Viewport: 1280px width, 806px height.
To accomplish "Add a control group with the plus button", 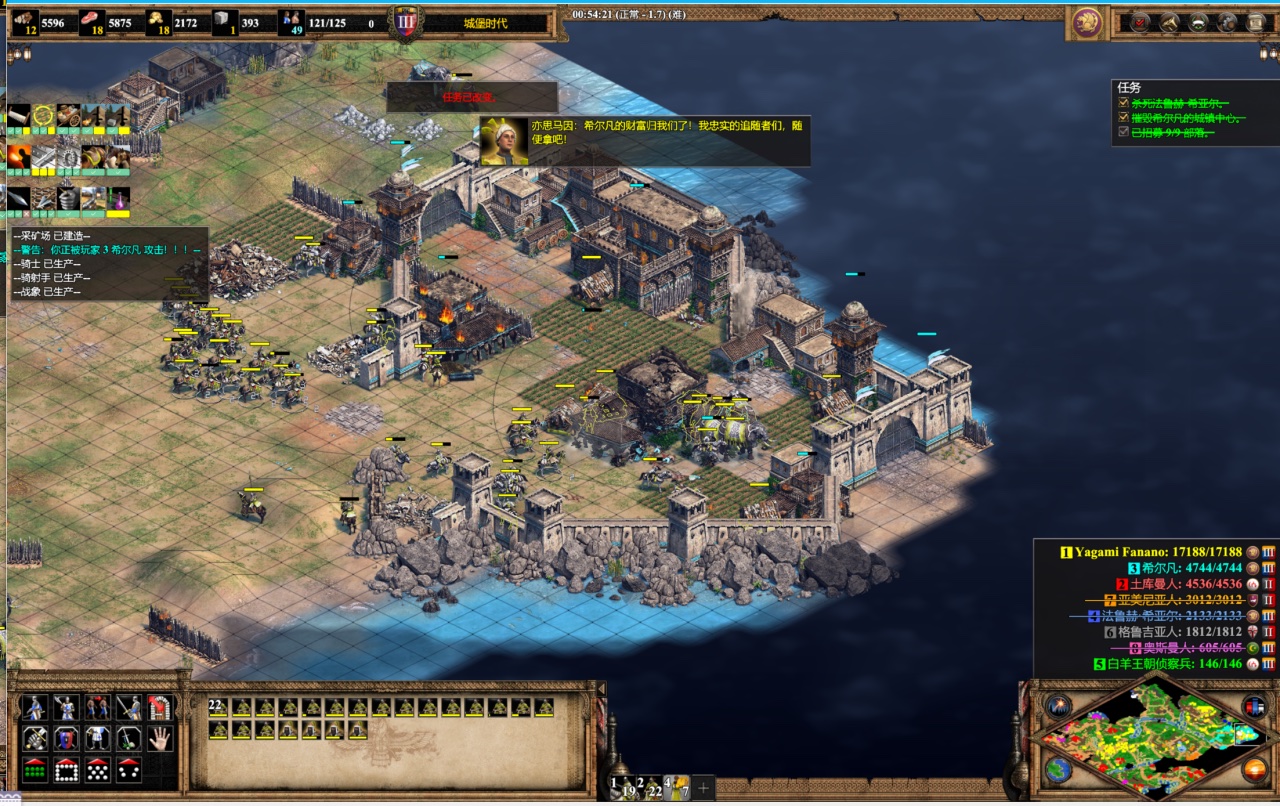I will (703, 788).
